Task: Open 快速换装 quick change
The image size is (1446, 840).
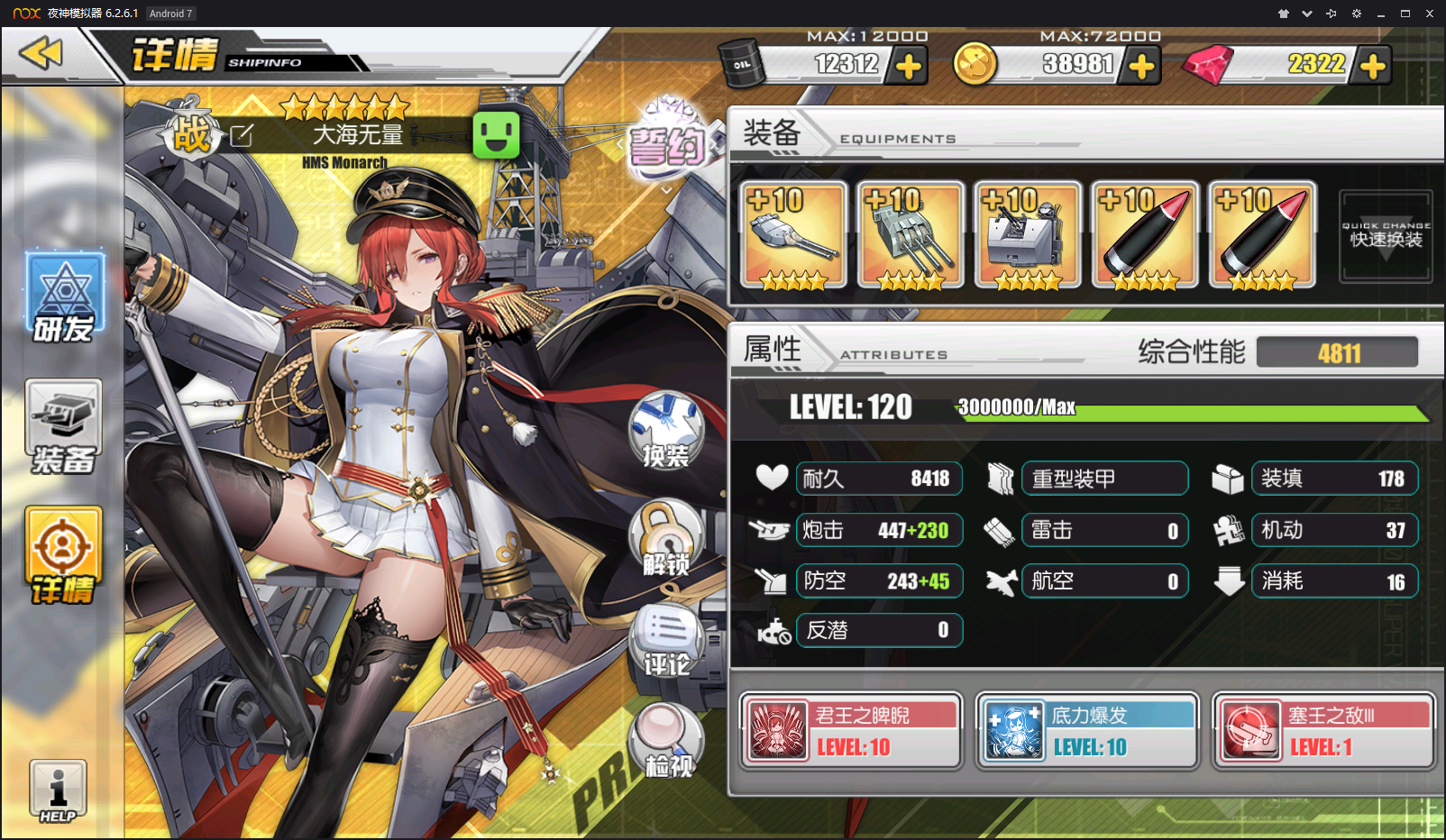Action: point(1386,236)
